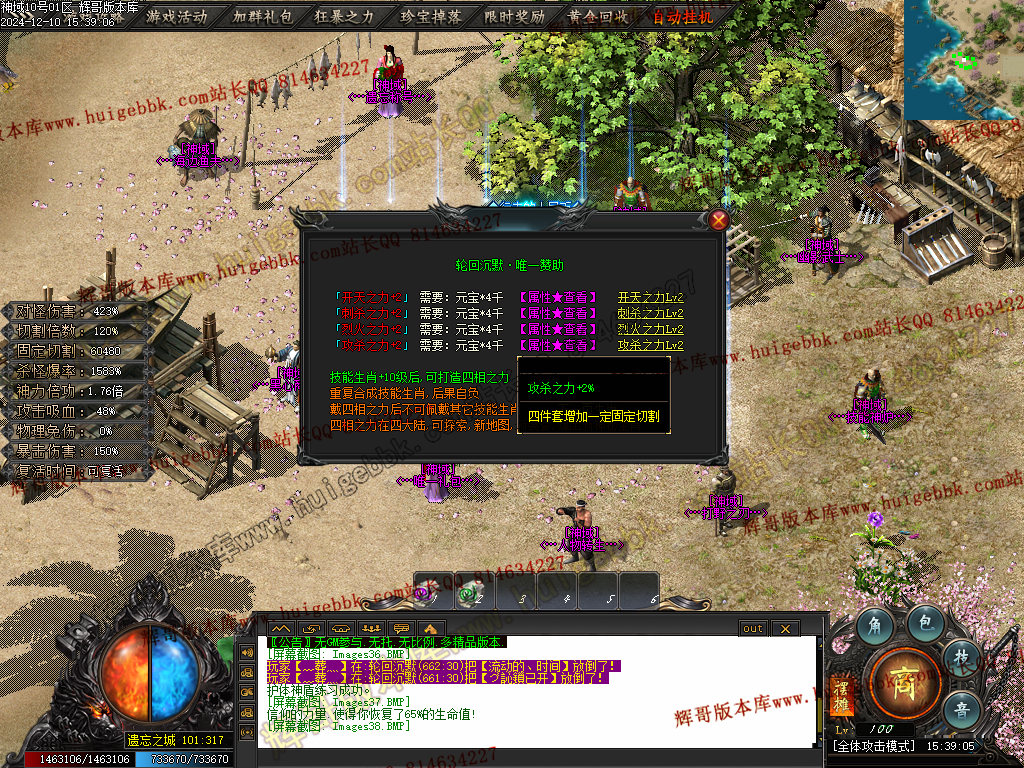Choose the 刺杀之力+2 upgrade

pos(370,313)
